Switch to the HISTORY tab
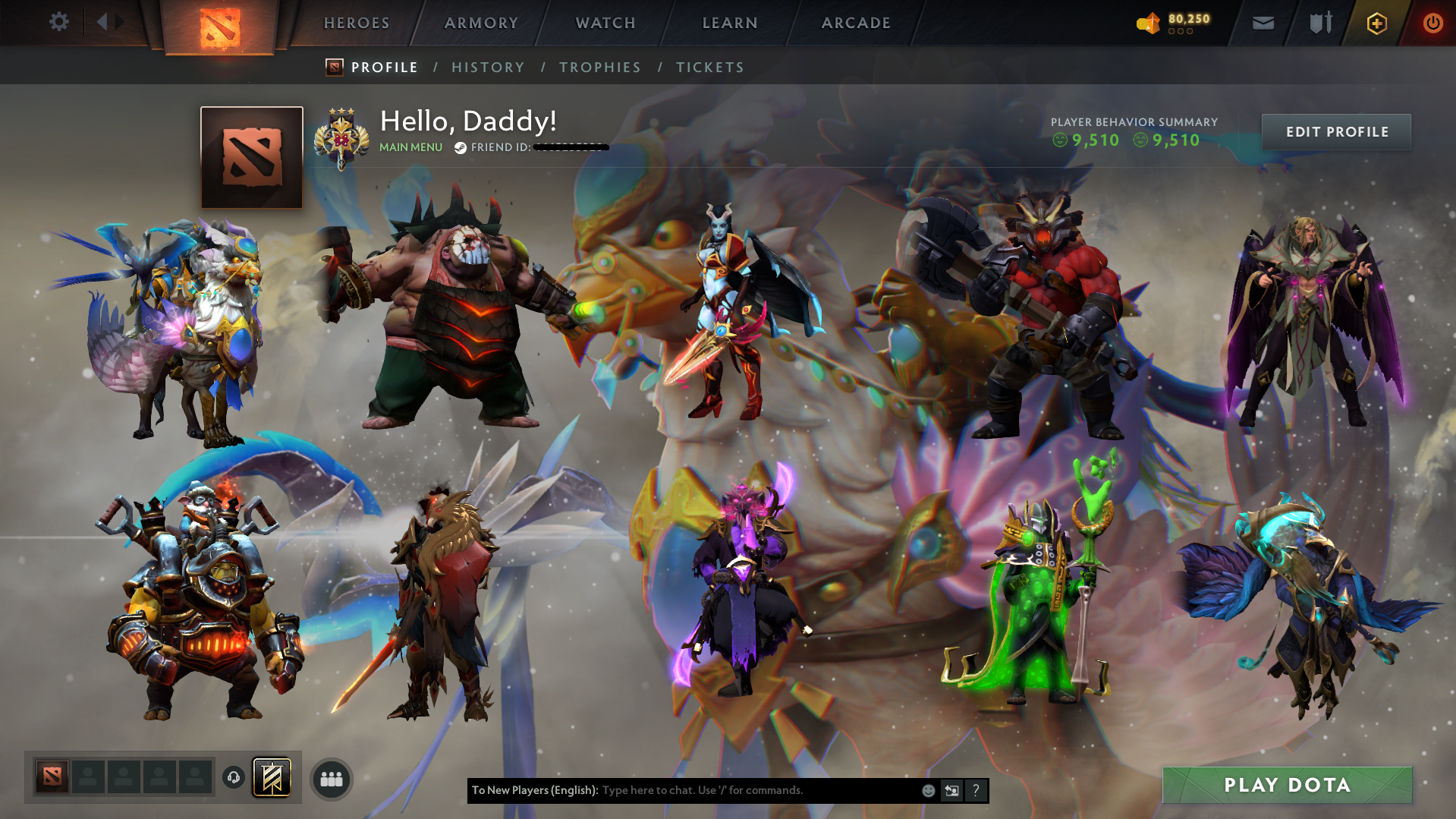 pos(488,67)
